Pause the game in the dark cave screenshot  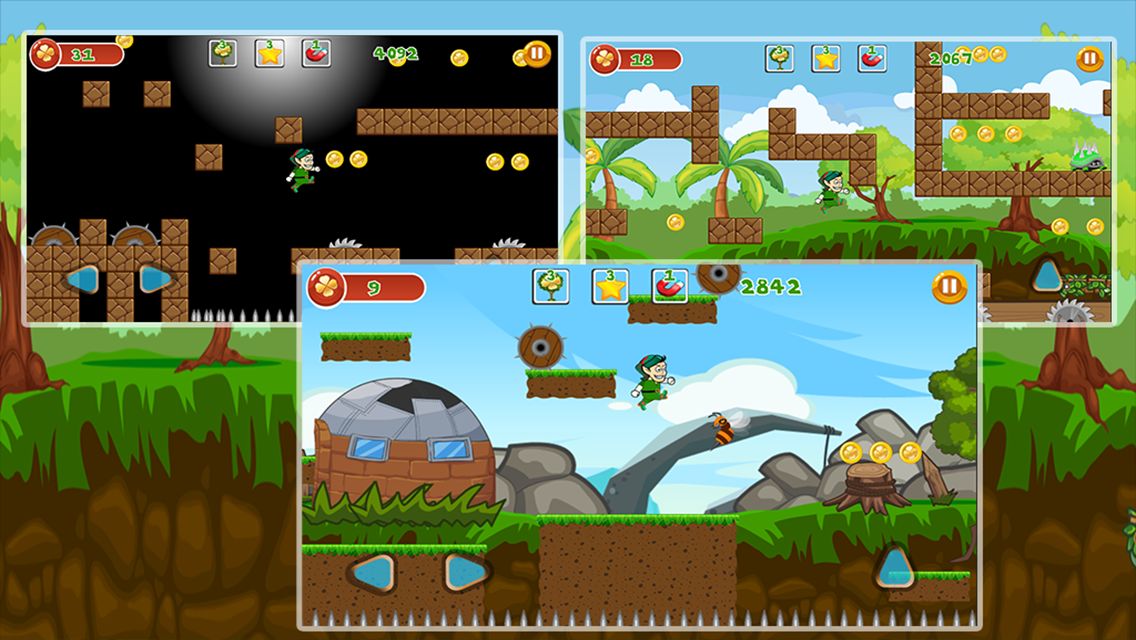coord(537,54)
